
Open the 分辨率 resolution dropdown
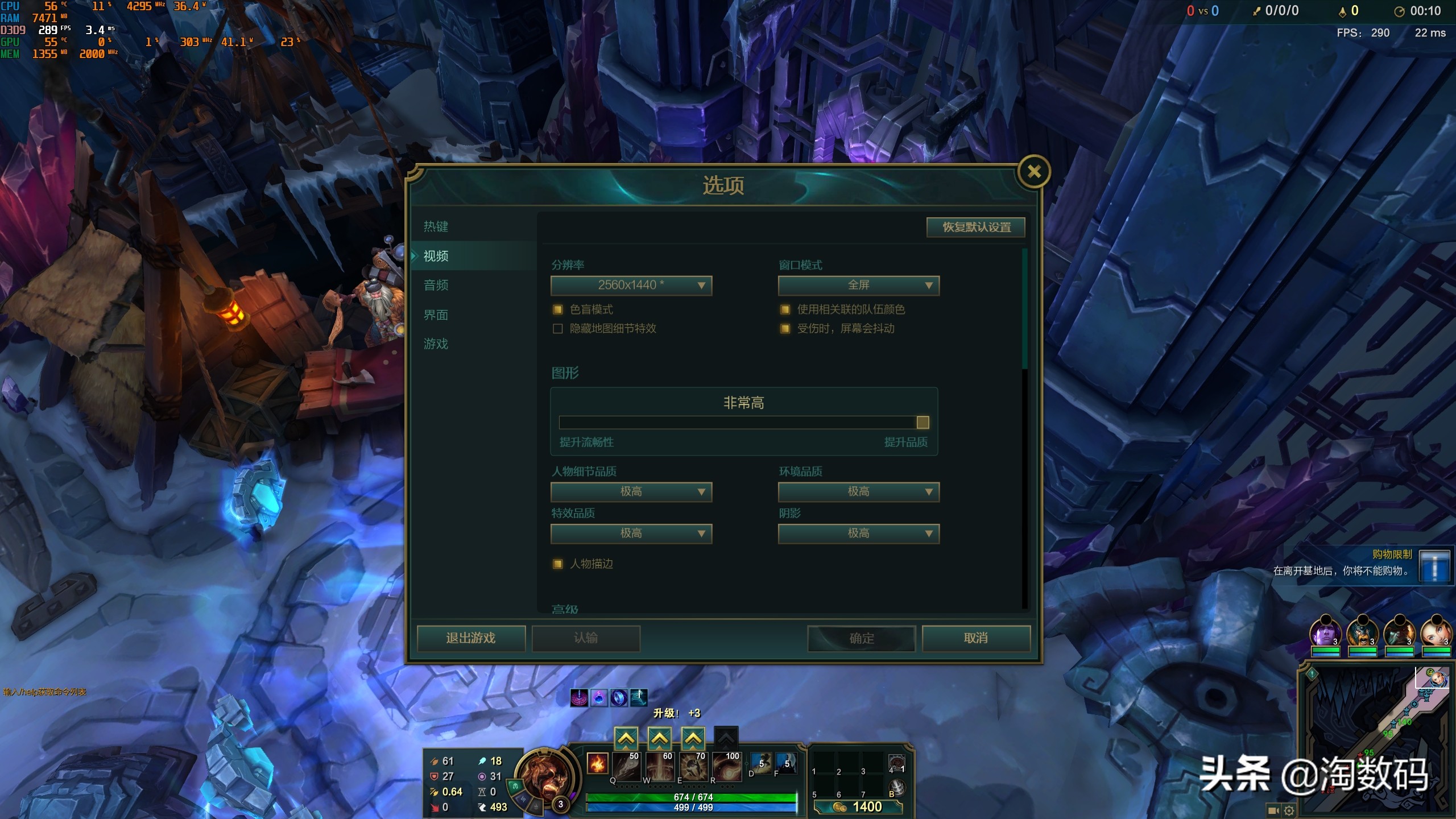631,286
